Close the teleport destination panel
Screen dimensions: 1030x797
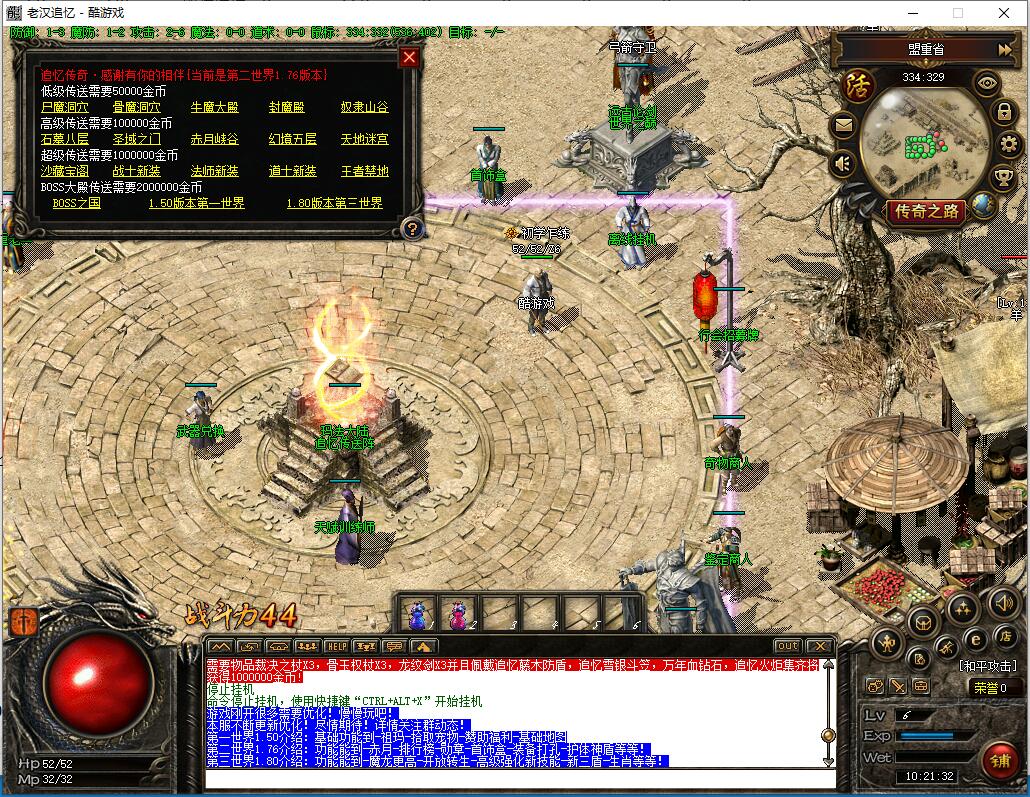pyautogui.click(x=408, y=57)
